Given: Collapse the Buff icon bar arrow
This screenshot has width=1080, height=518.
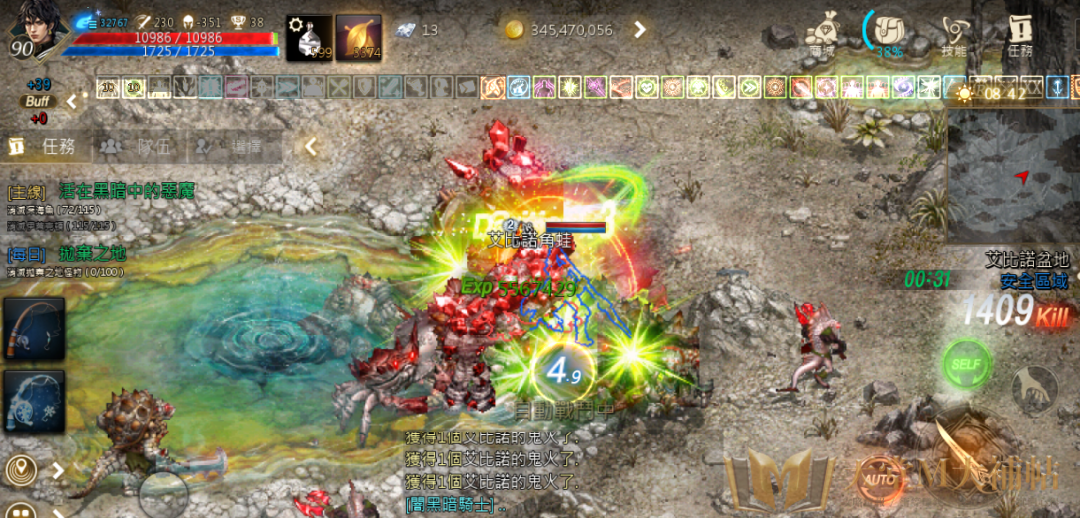Looking at the screenshot, I should tap(72, 101).
